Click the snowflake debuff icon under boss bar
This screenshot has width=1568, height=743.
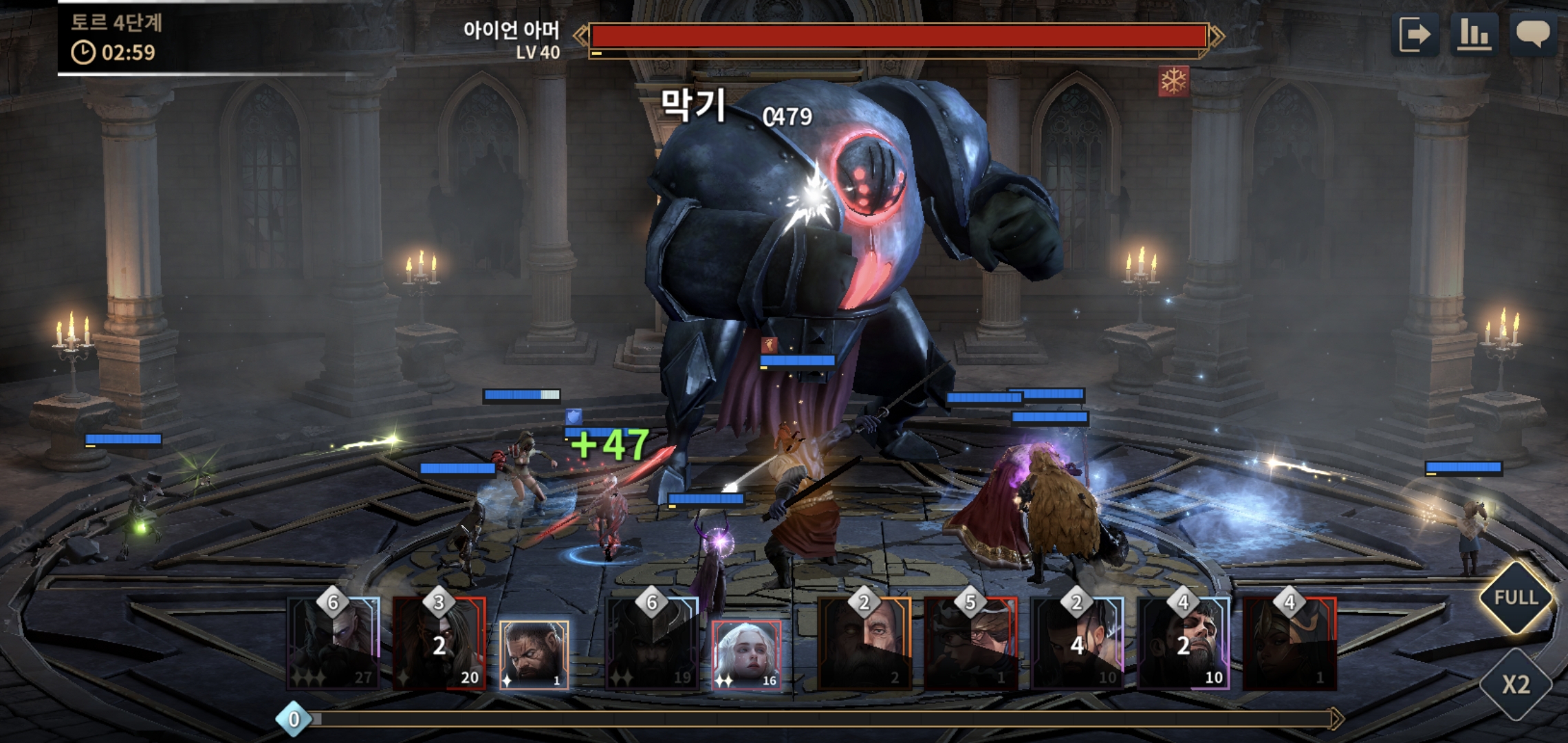(x=1173, y=82)
